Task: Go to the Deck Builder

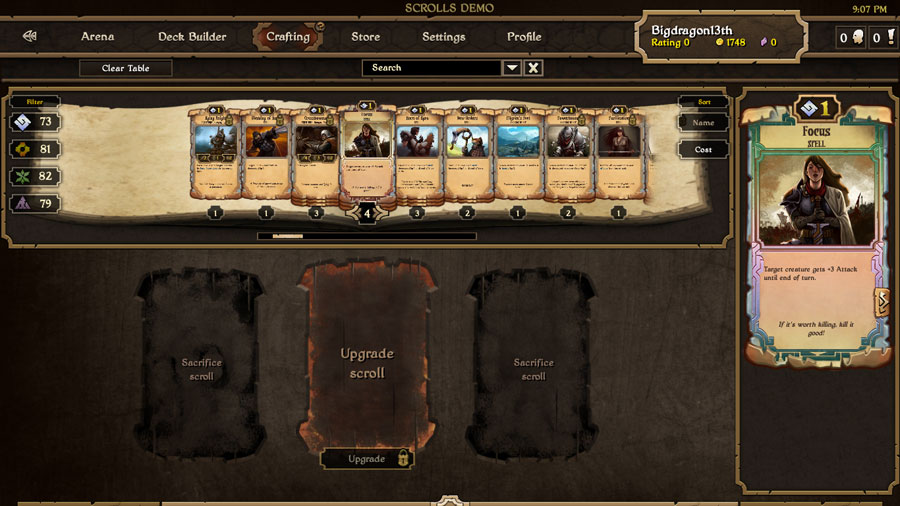Action: click(x=192, y=37)
